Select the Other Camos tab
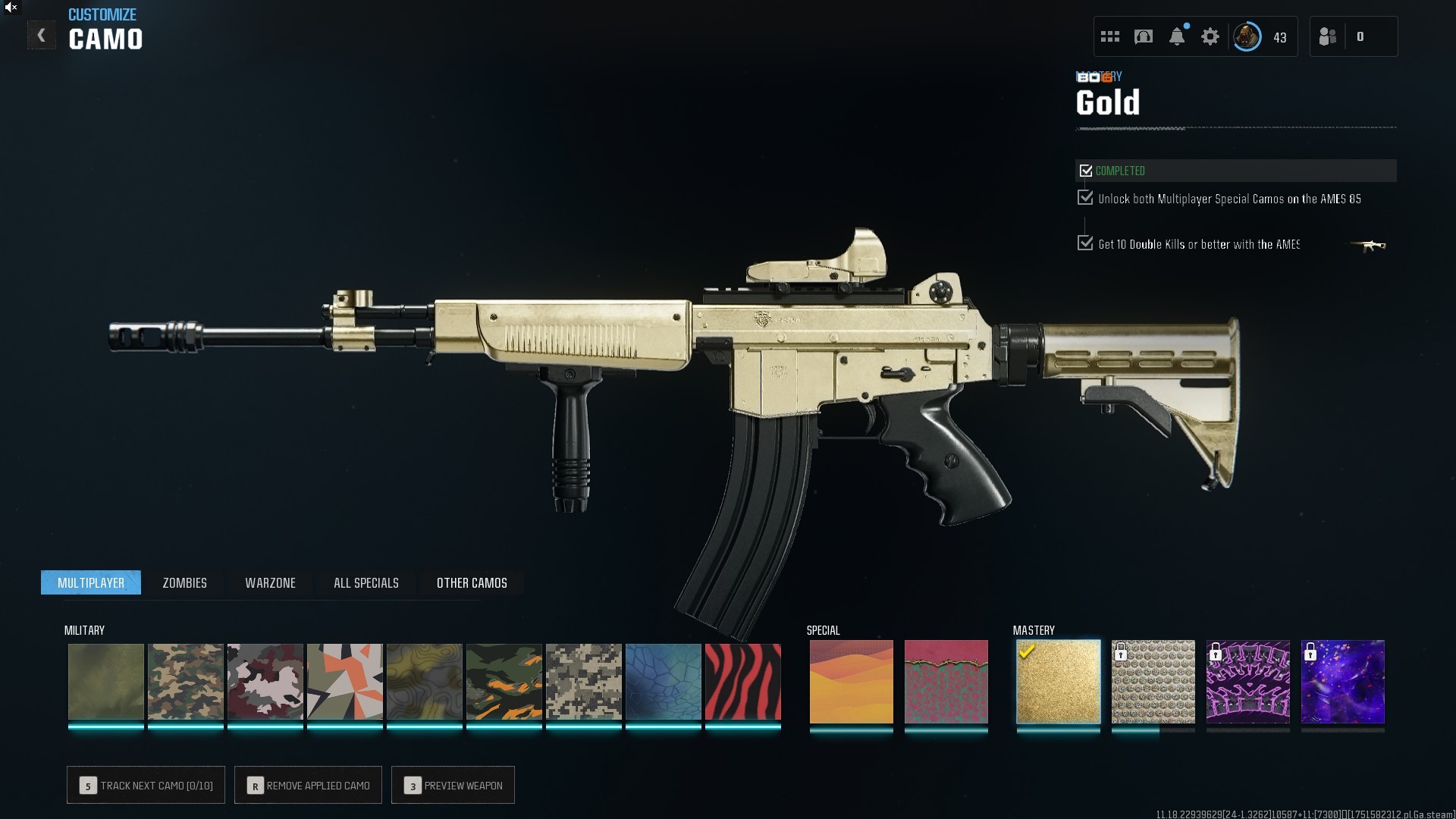Viewport: 1456px width, 819px height. click(x=472, y=582)
